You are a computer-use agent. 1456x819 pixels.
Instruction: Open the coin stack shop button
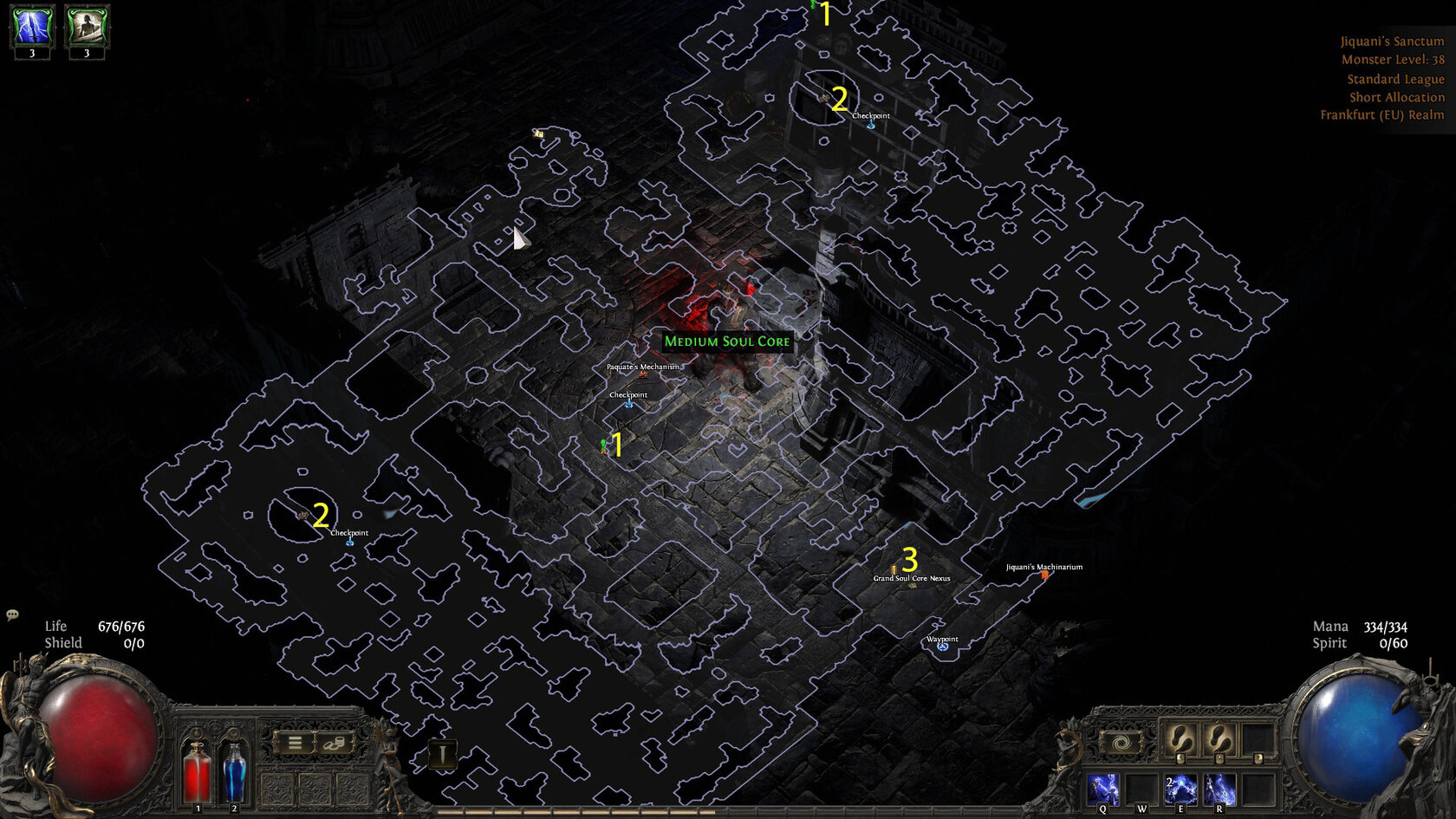tap(335, 743)
